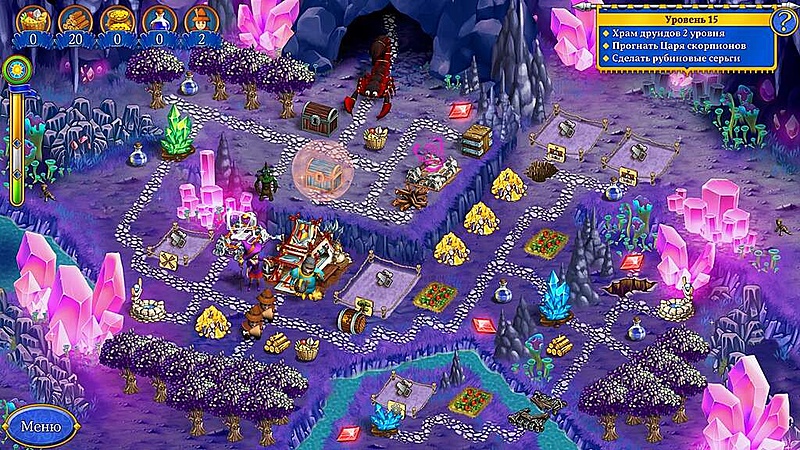Click the gold coins resource icon

pyautogui.click(x=117, y=18)
